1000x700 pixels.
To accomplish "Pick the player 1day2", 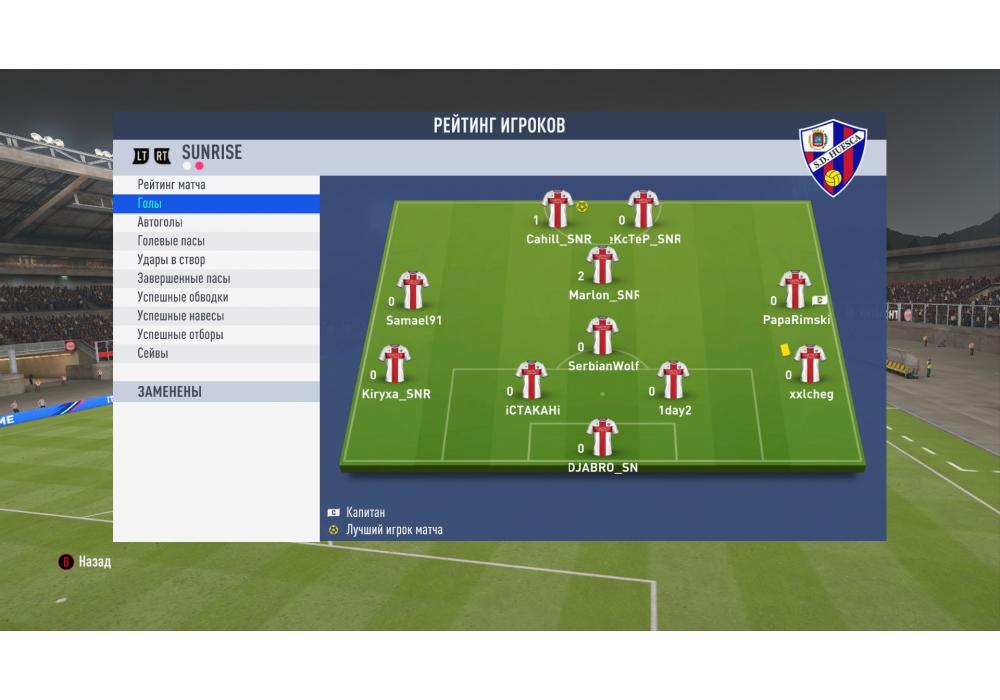I will tap(674, 381).
